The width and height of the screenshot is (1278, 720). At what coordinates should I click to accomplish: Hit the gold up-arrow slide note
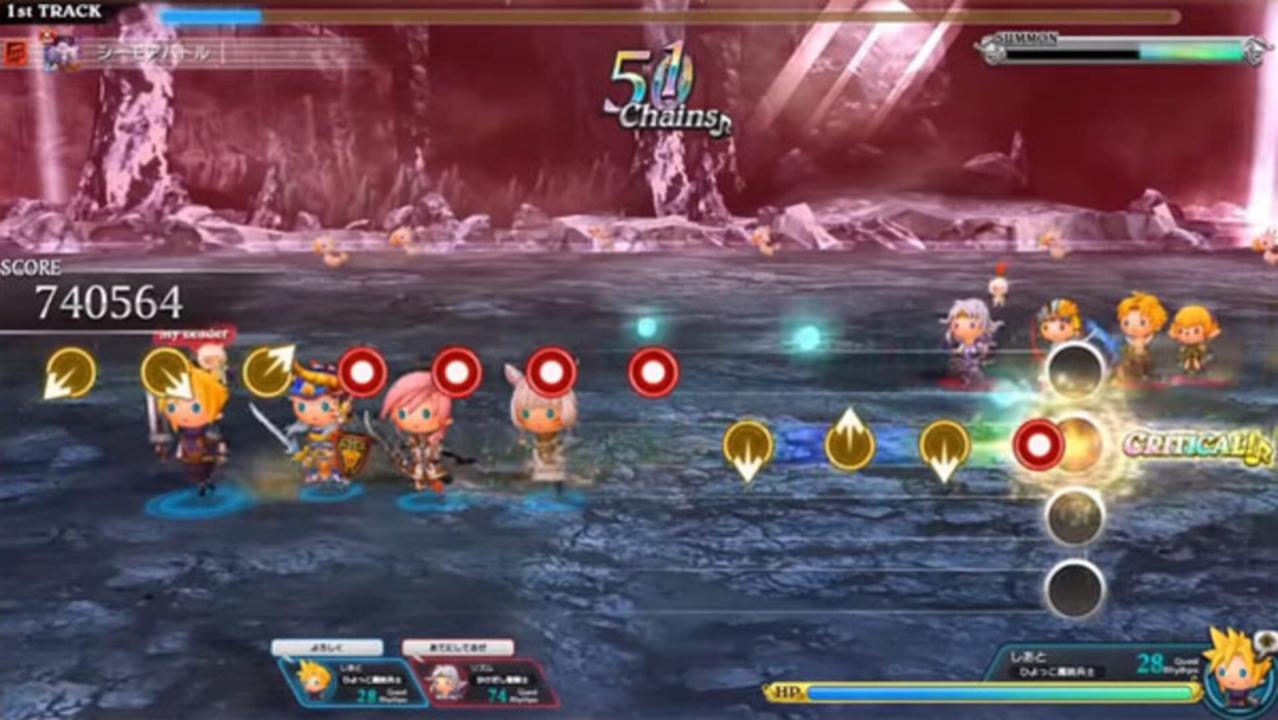coord(849,444)
